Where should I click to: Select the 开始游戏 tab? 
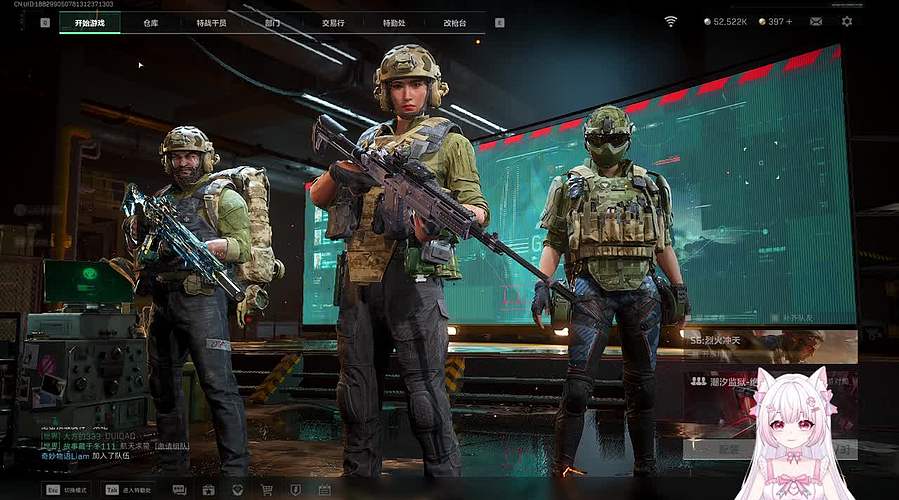pyautogui.click(x=89, y=22)
